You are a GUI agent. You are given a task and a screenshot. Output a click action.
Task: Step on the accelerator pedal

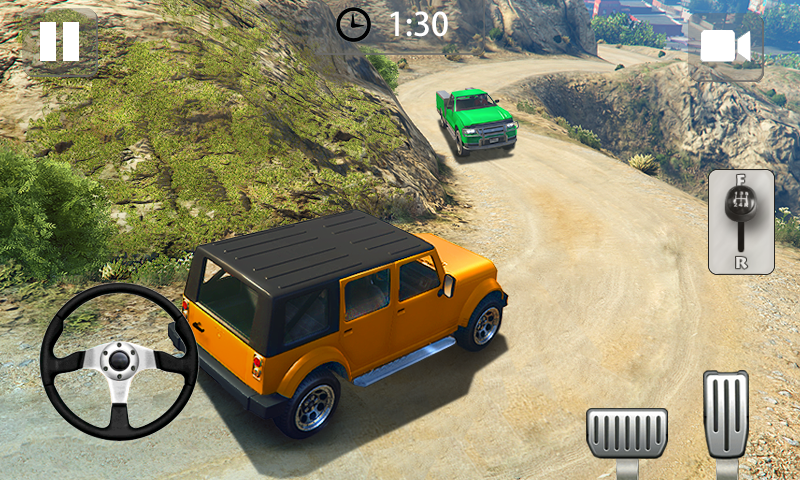(x=725, y=415)
